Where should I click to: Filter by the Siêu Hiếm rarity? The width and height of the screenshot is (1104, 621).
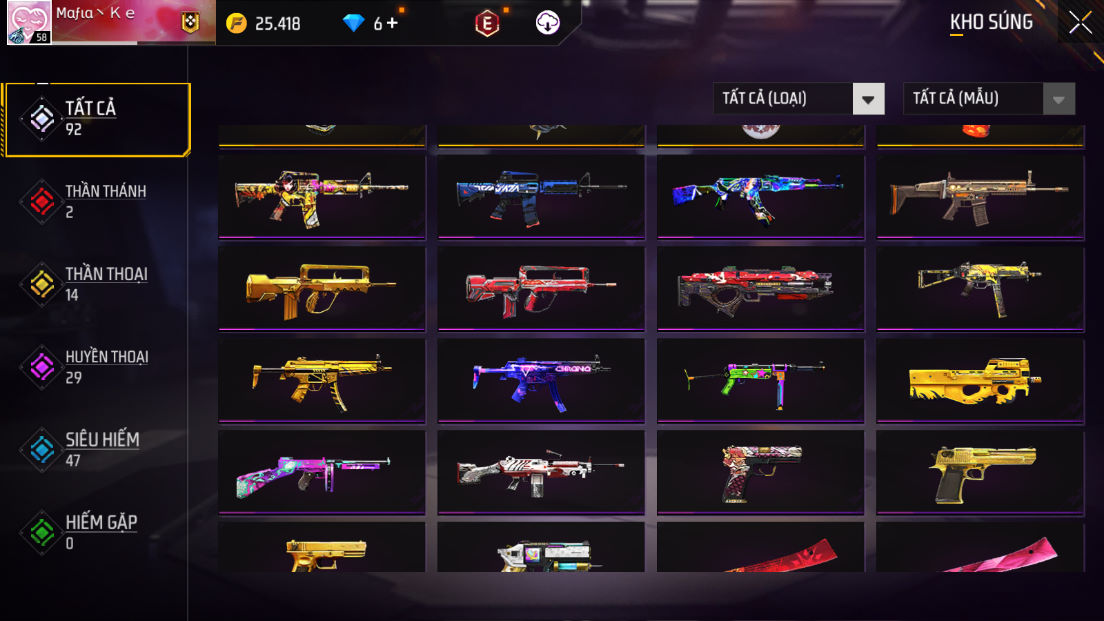coord(96,450)
